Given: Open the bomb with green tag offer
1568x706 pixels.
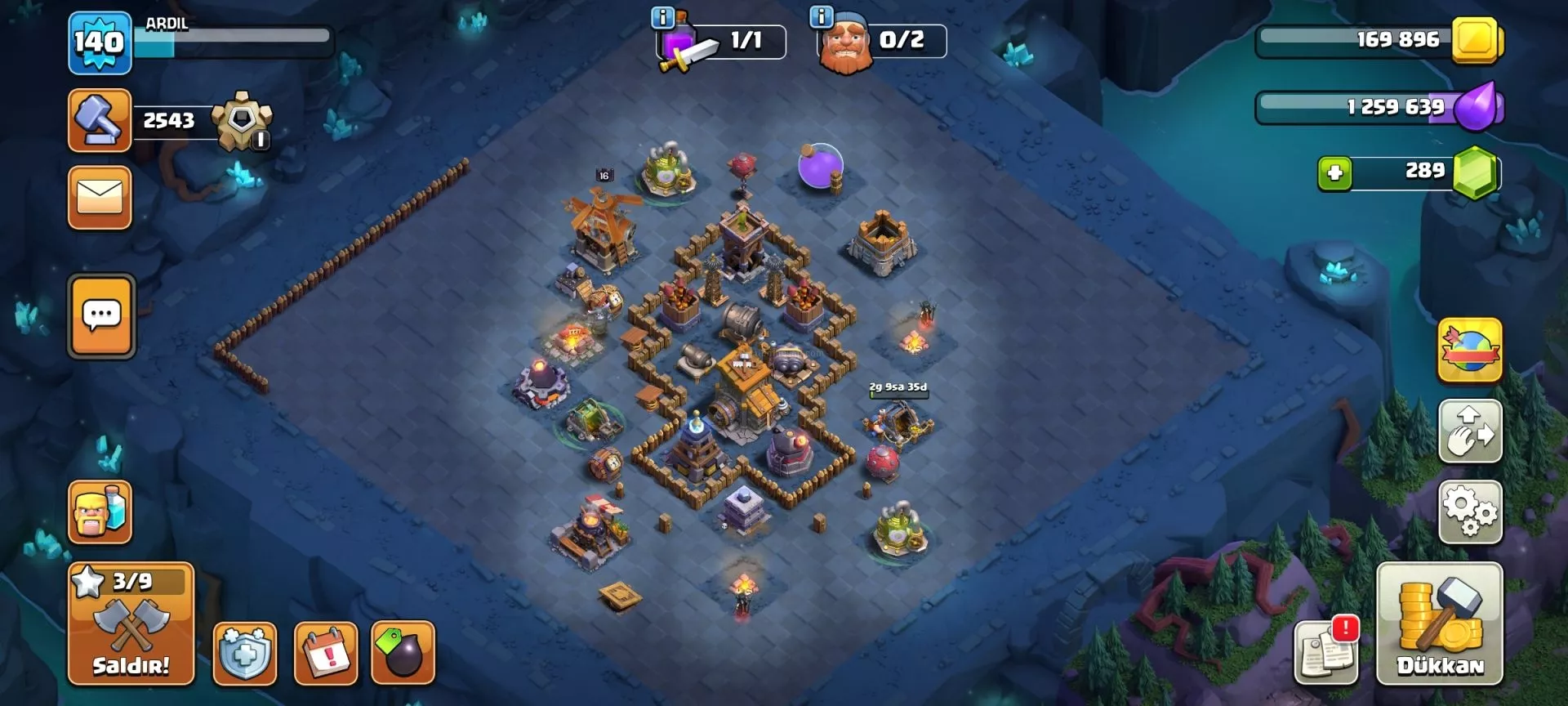Looking at the screenshot, I should tap(403, 653).
